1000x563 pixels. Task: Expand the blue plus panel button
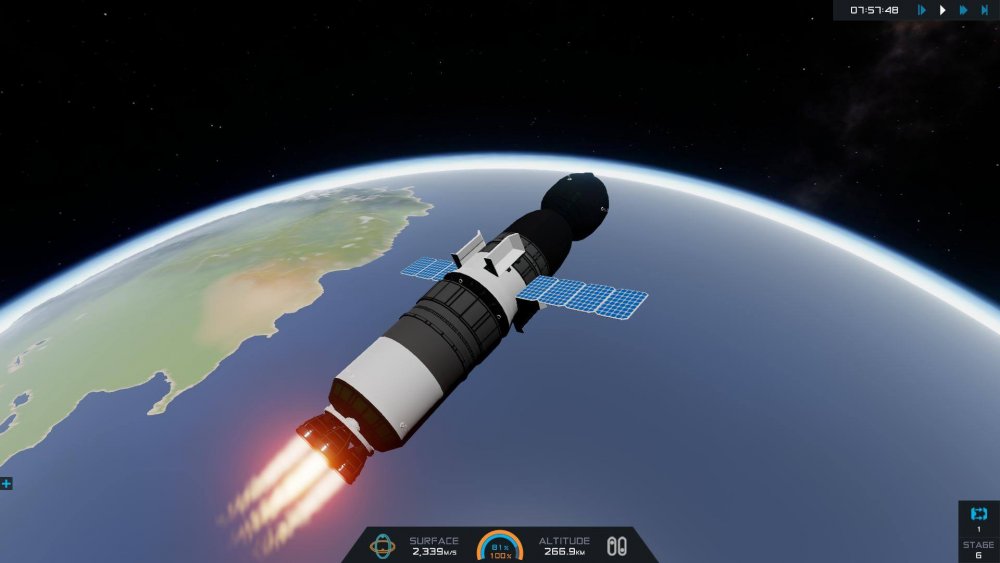[x=6, y=483]
